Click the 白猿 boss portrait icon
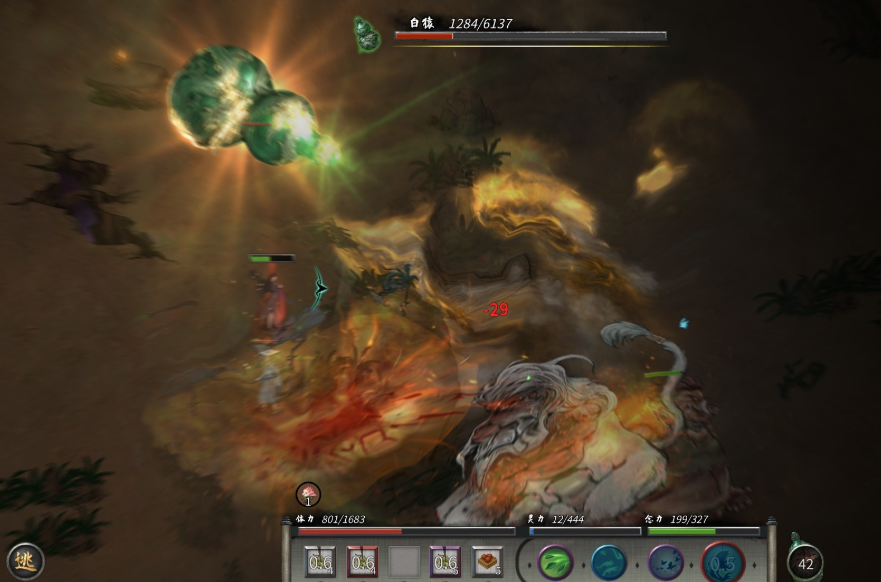 pos(368,35)
